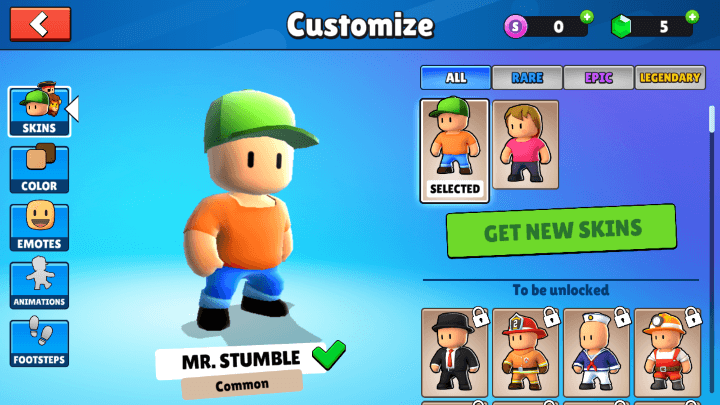Open the Emotes category
This screenshot has height=405, width=720.
click(39, 227)
